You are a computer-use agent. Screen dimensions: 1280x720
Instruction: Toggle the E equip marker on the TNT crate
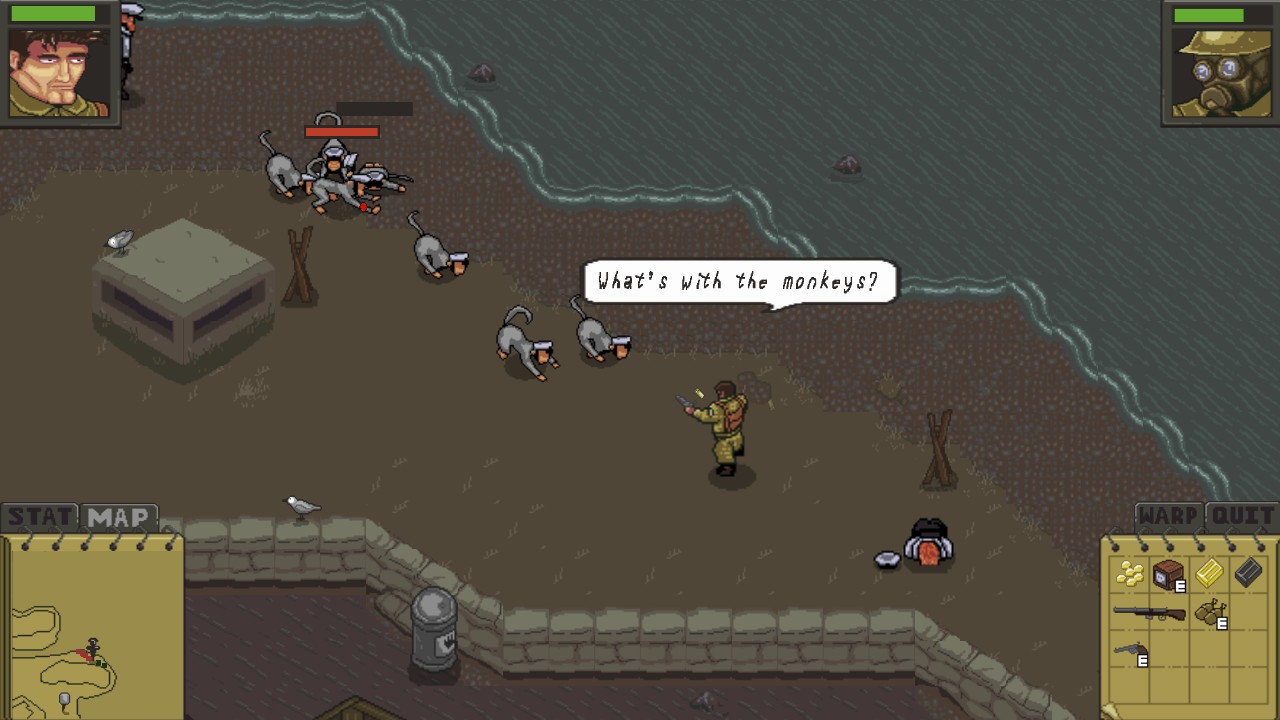1180,585
